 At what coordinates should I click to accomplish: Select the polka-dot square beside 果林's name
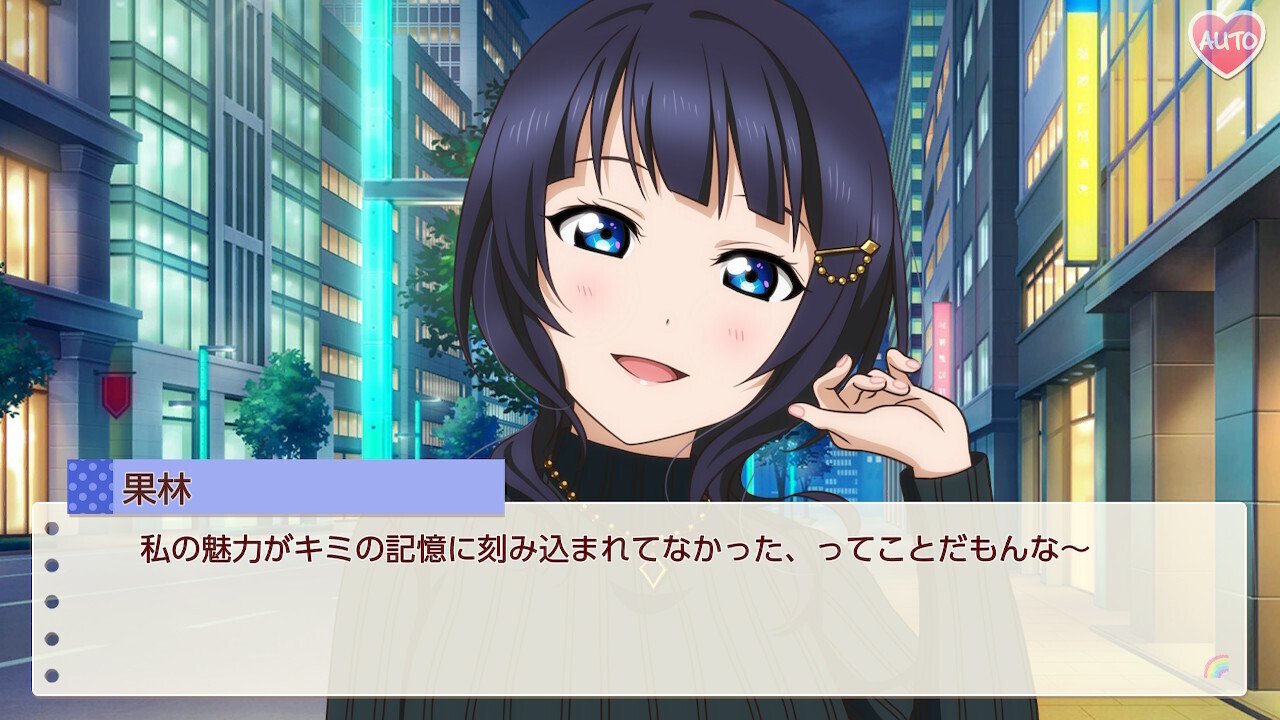pos(93,487)
